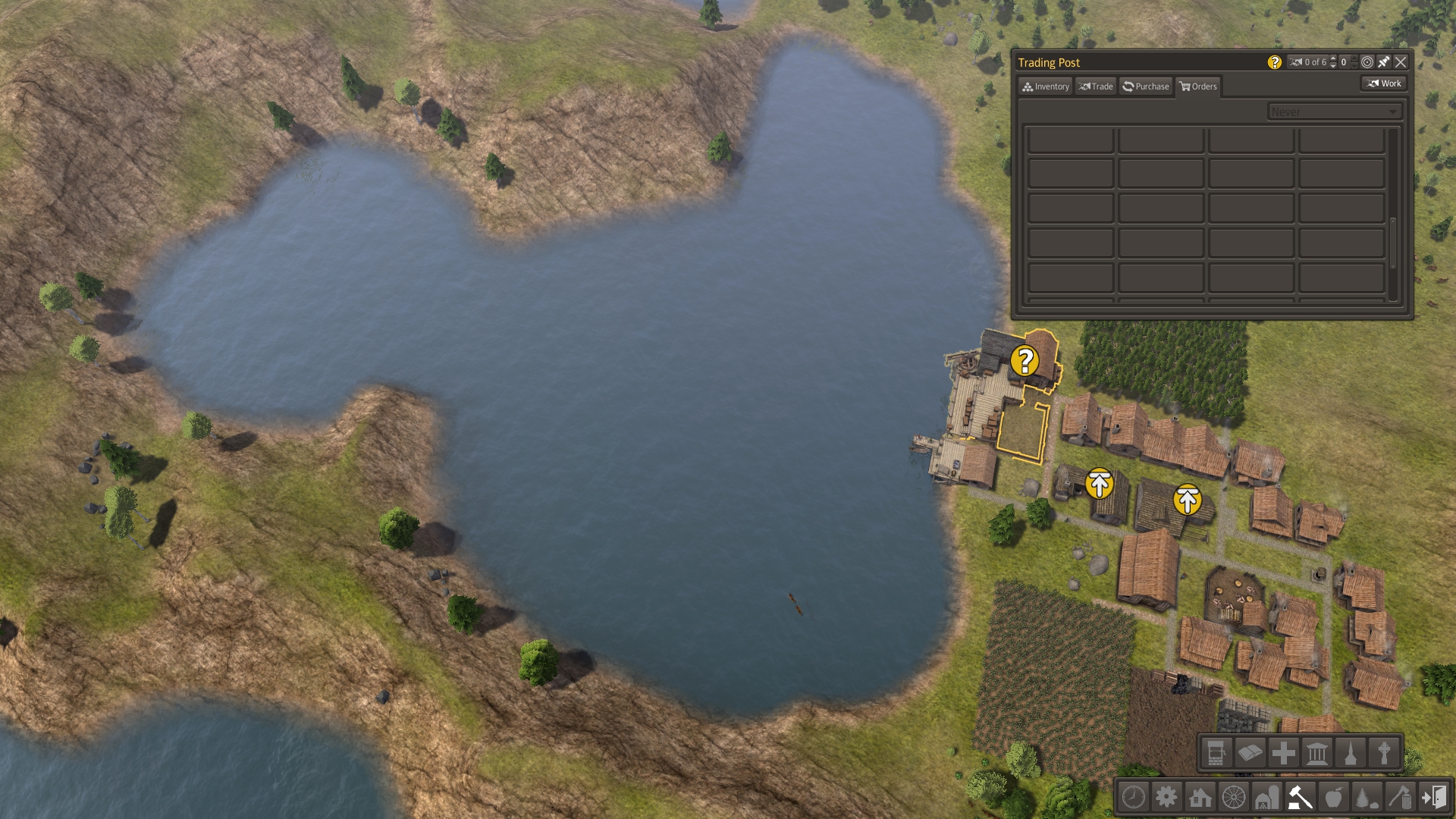
Task: Choose the chapel steeple icon
Action: pos(1351,753)
